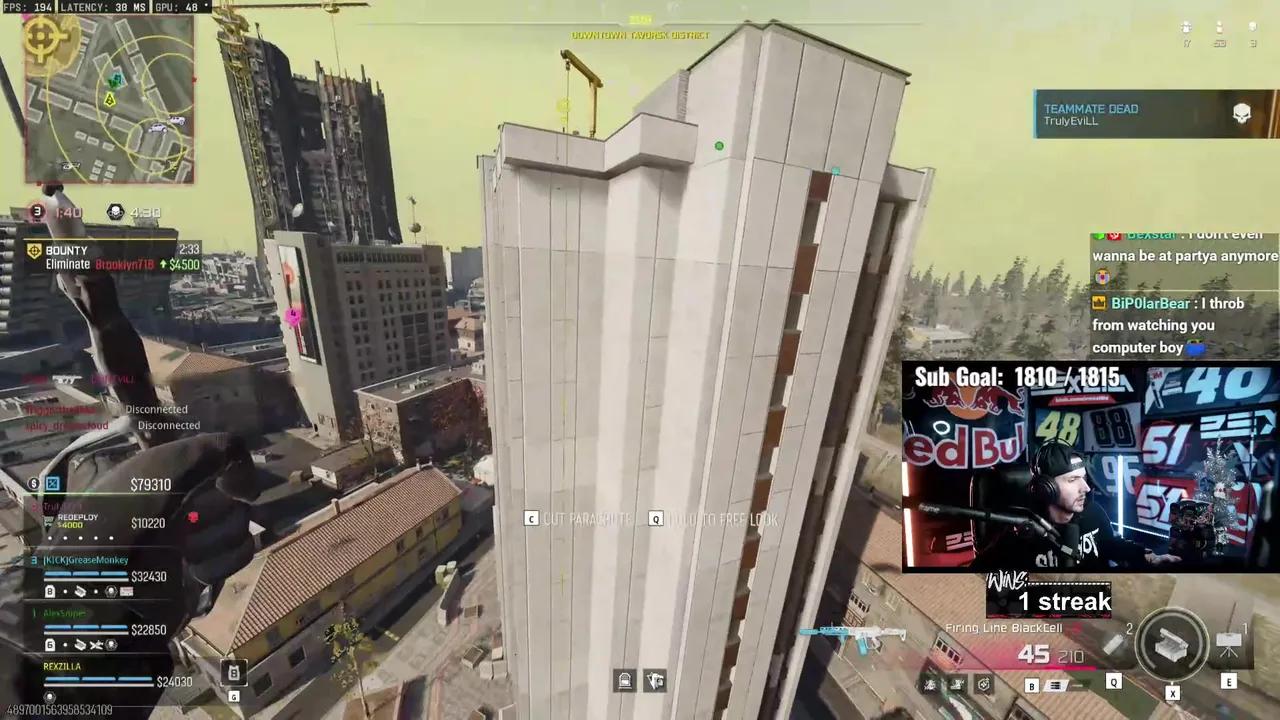Toggle the squad wipe skull counter

[115, 212]
